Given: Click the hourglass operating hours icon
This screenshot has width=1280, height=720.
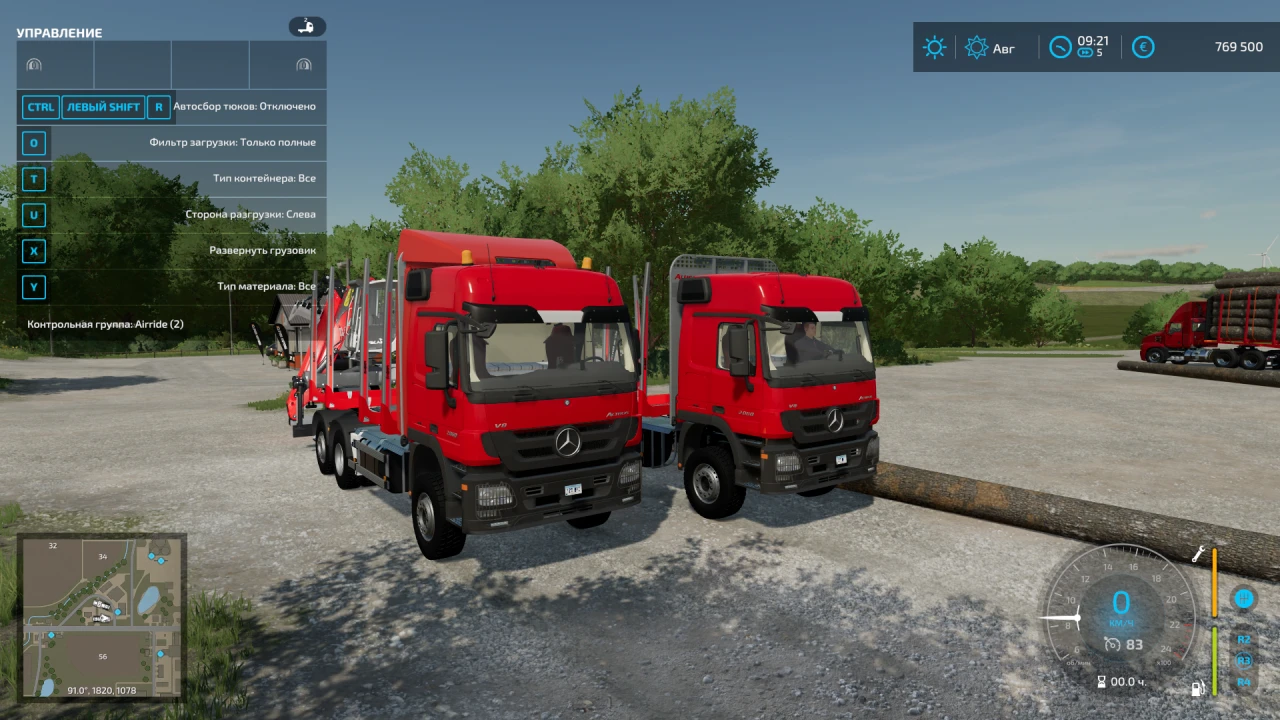Looking at the screenshot, I should tap(1100, 681).
